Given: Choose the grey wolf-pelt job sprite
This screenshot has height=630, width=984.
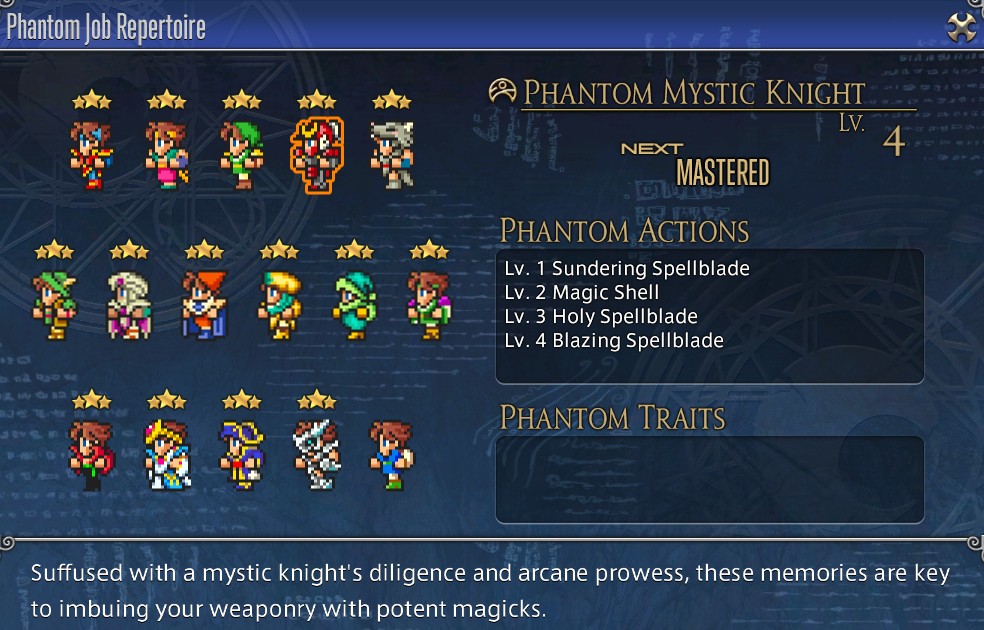Looking at the screenshot, I should [391, 155].
